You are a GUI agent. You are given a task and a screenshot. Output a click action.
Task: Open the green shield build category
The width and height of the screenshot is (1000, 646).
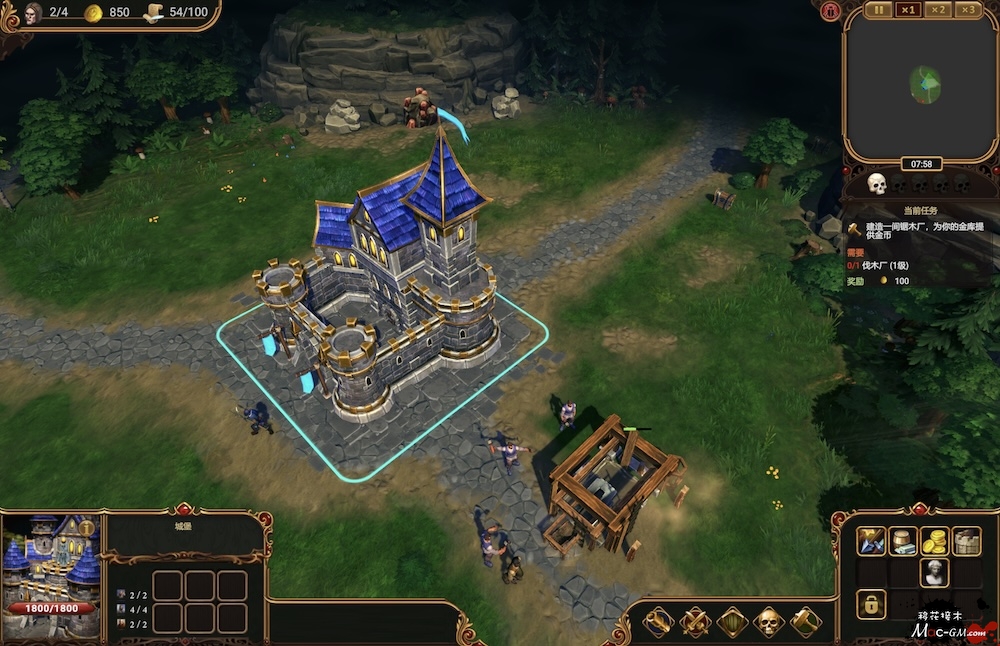[732, 621]
